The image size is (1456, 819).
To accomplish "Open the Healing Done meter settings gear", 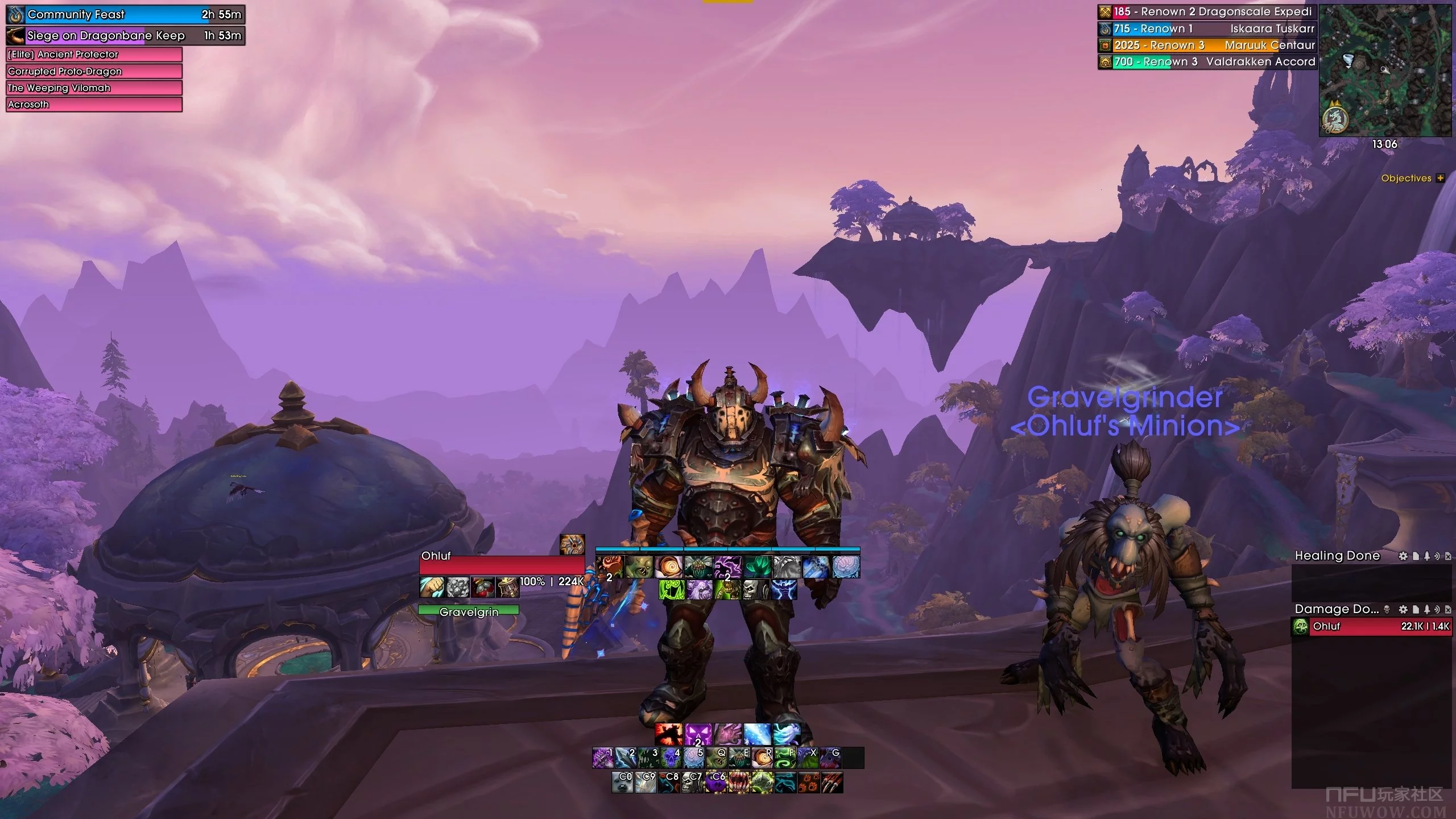I will coord(1404,556).
